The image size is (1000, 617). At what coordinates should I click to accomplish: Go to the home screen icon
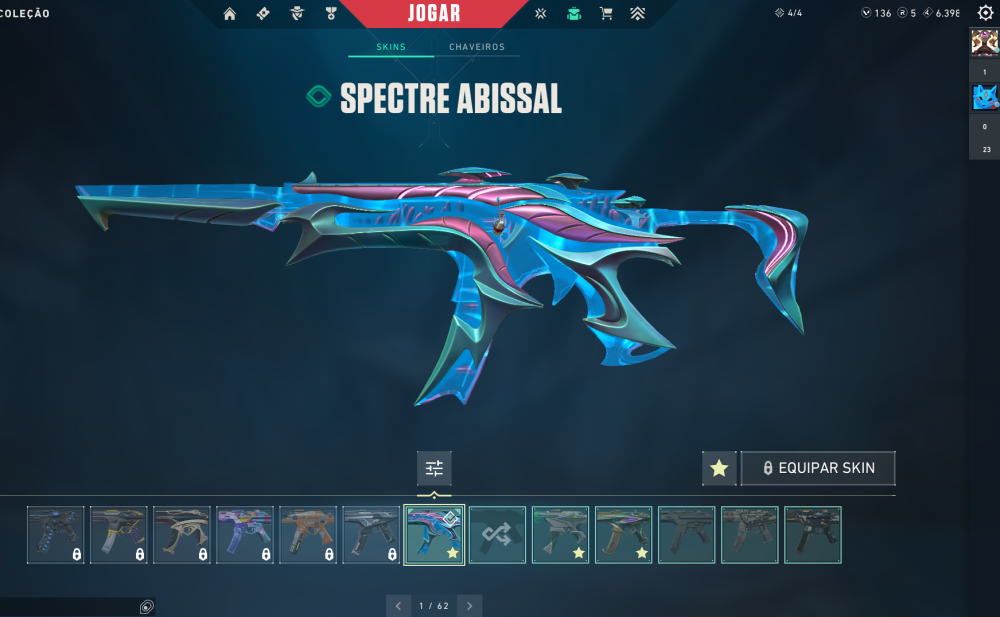click(x=230, y=14)
